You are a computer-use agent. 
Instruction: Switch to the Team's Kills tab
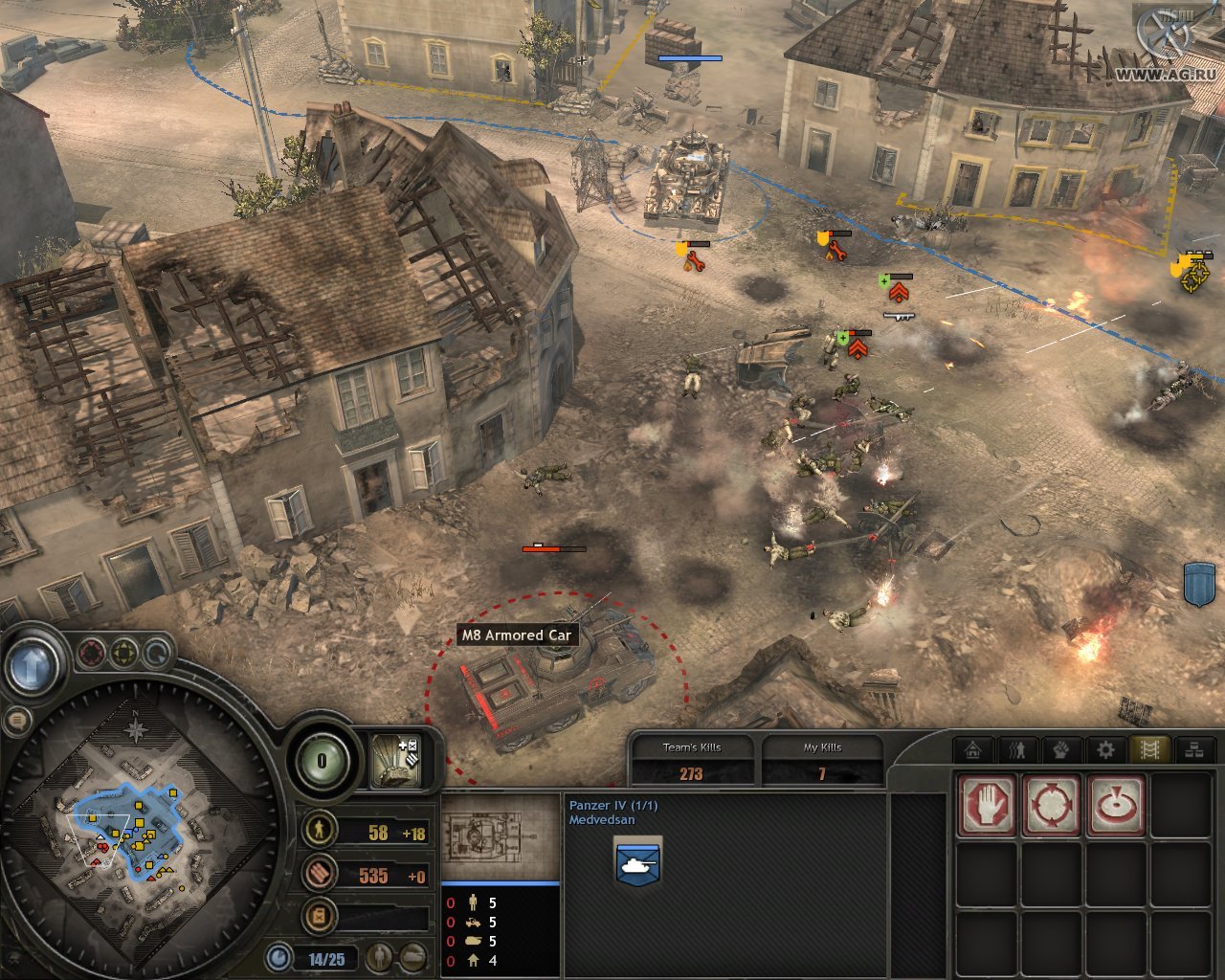pos(692,749)
